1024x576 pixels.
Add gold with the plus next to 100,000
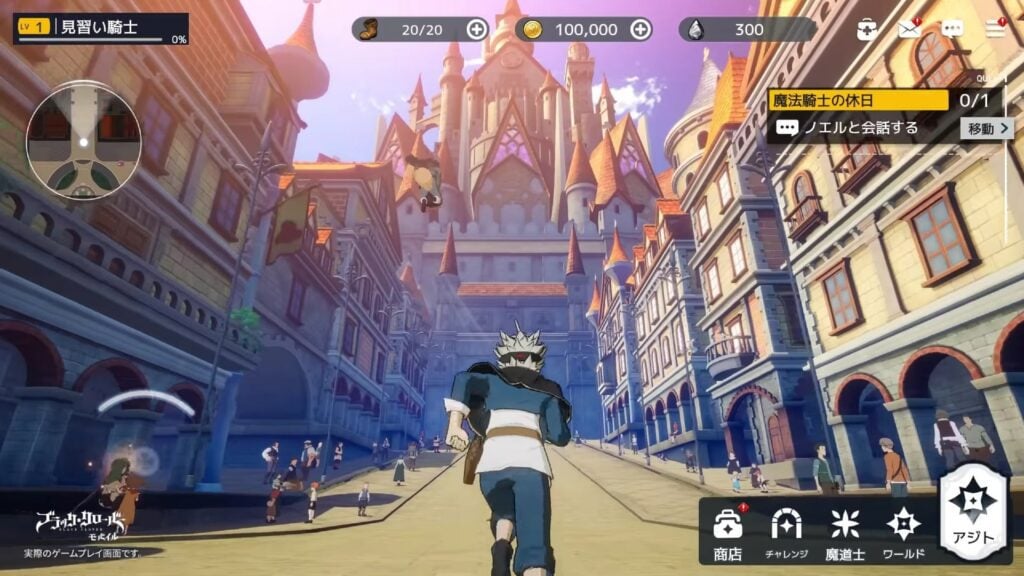click(x=641, y=29)
